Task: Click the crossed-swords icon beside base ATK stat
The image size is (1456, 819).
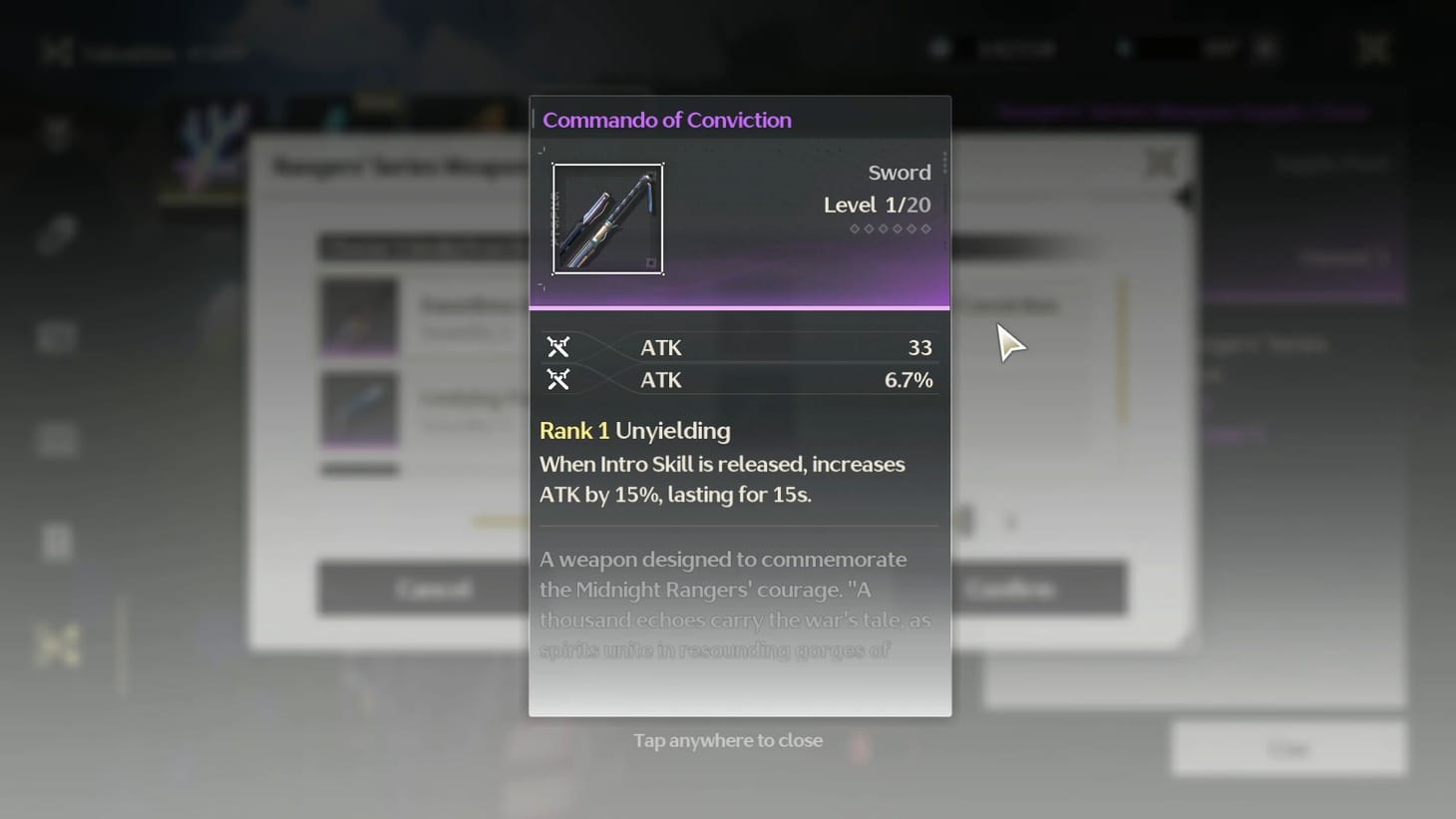Action: [x=557, y=347]
